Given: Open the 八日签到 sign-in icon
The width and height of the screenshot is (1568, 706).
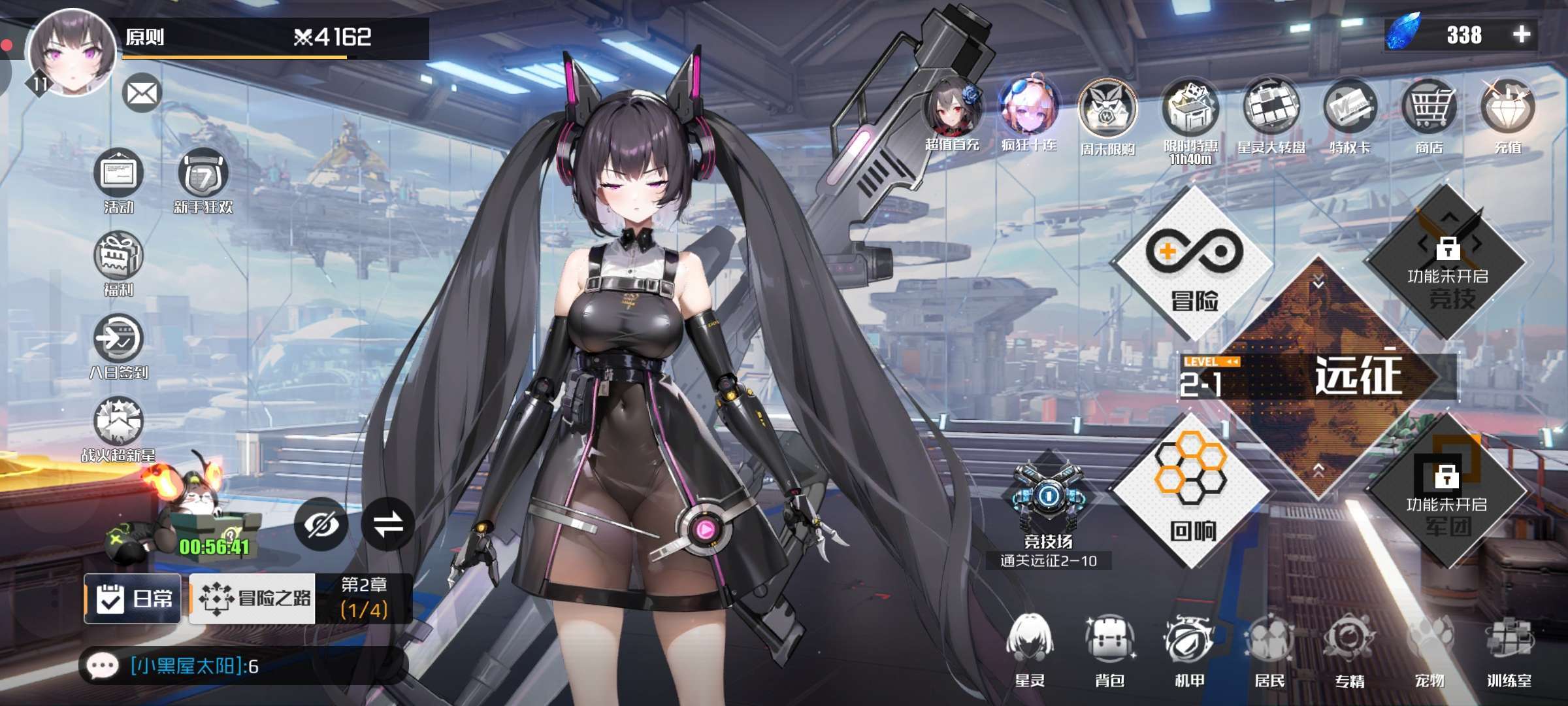Looking at the screenshot, I should pos(118,340).
